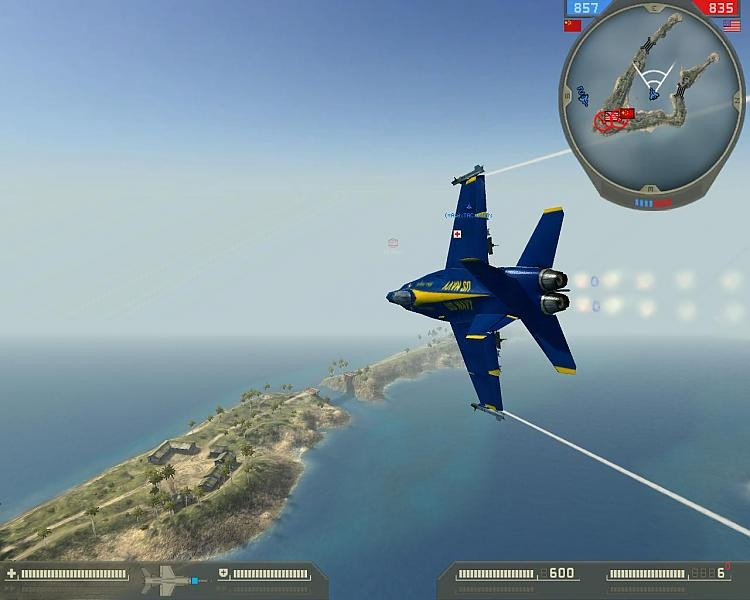Screen dimensions: 750x600
Task: Select the Chinese flag control point on minimap
Action: (627, 114)
